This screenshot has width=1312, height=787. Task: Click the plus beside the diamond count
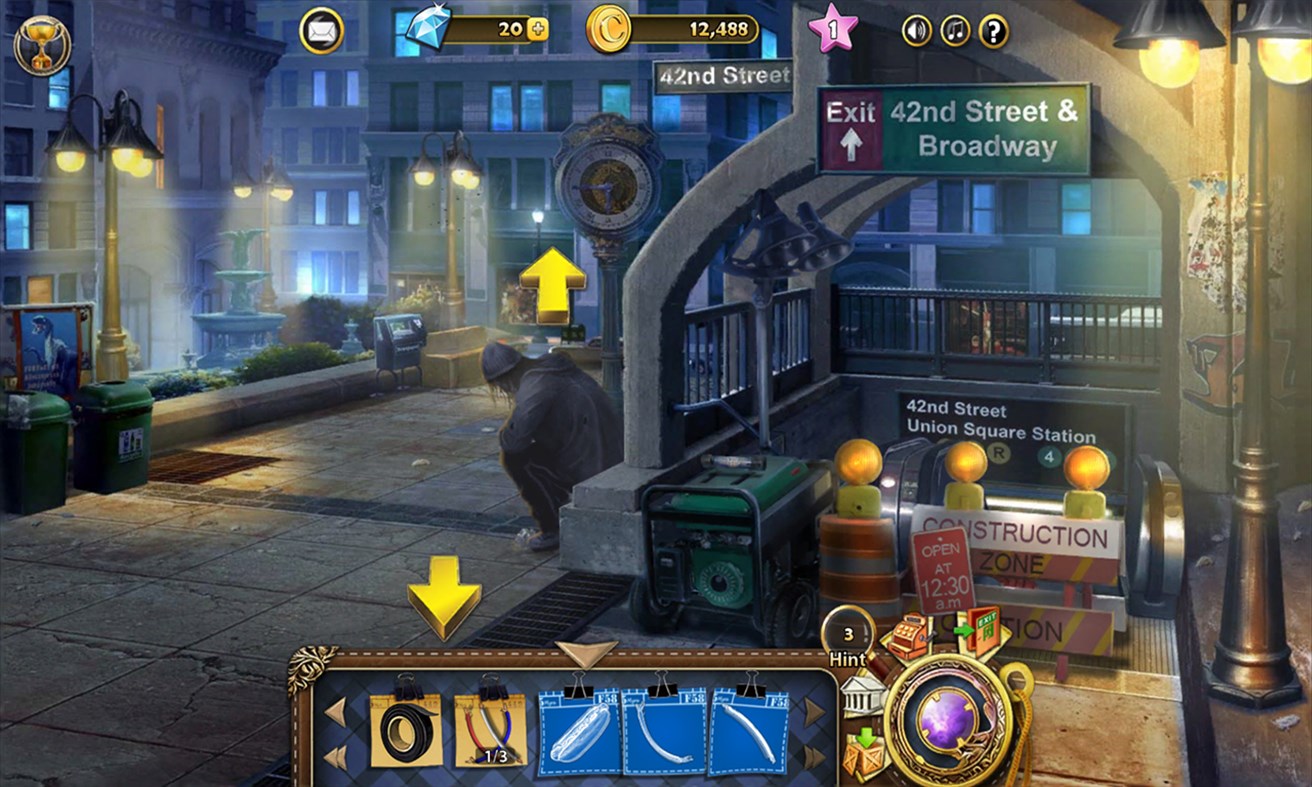coord(536,30)
